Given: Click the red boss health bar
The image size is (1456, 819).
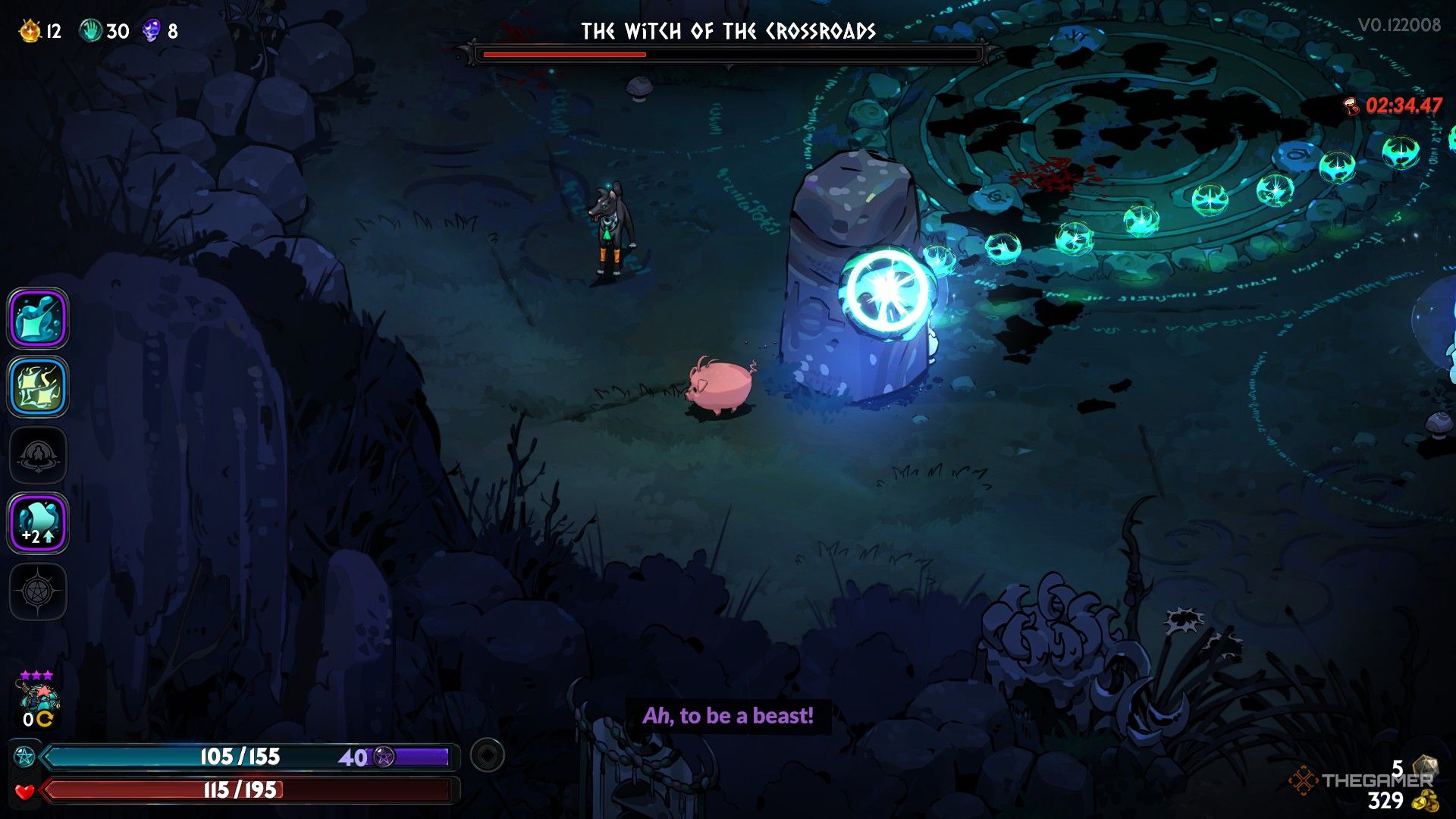Looking at the screenshot, I should [728, 54].
